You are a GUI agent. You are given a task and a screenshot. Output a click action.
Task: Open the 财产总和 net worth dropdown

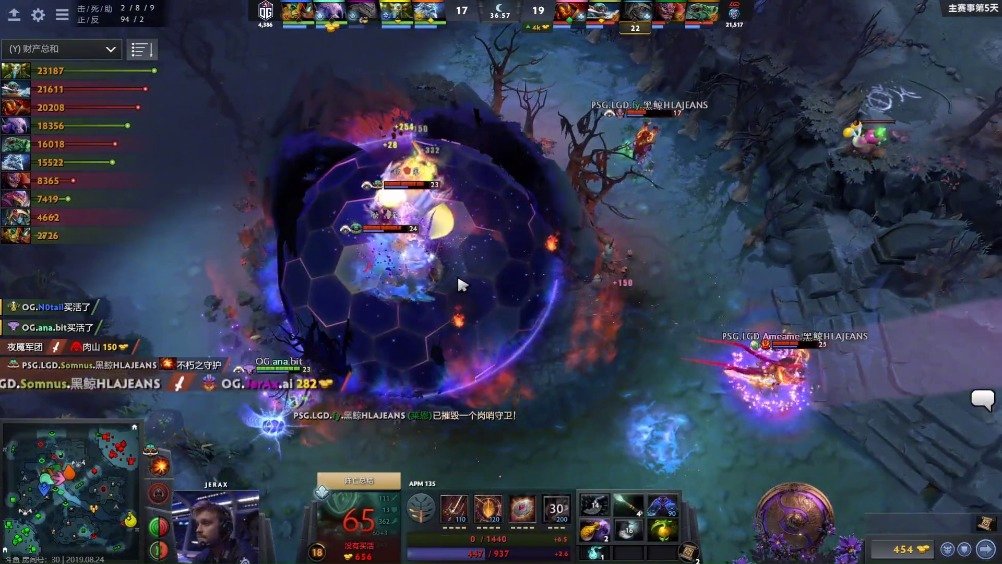point(62,49)
